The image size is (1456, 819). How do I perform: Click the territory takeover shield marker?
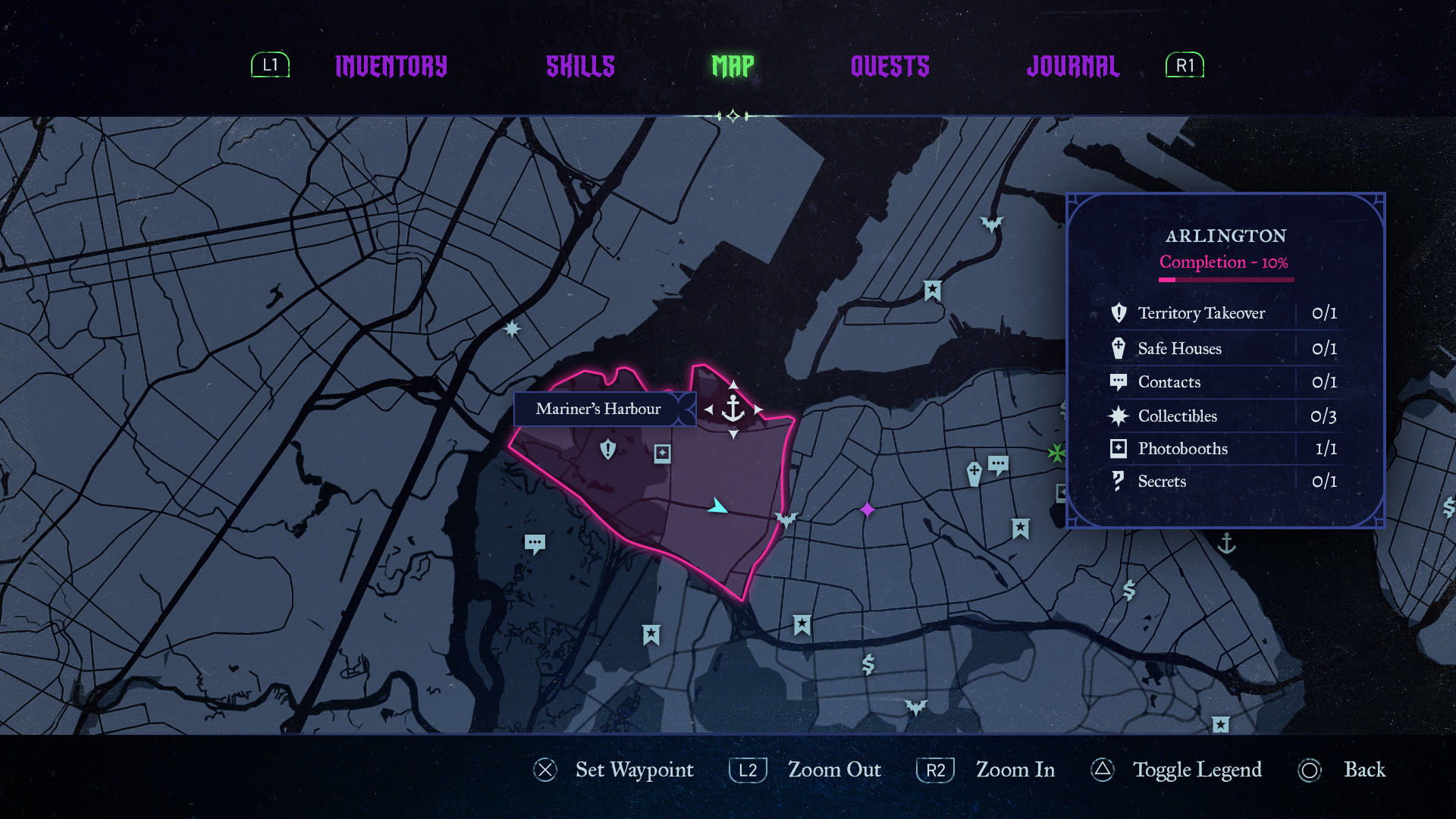tap(607, 450)
